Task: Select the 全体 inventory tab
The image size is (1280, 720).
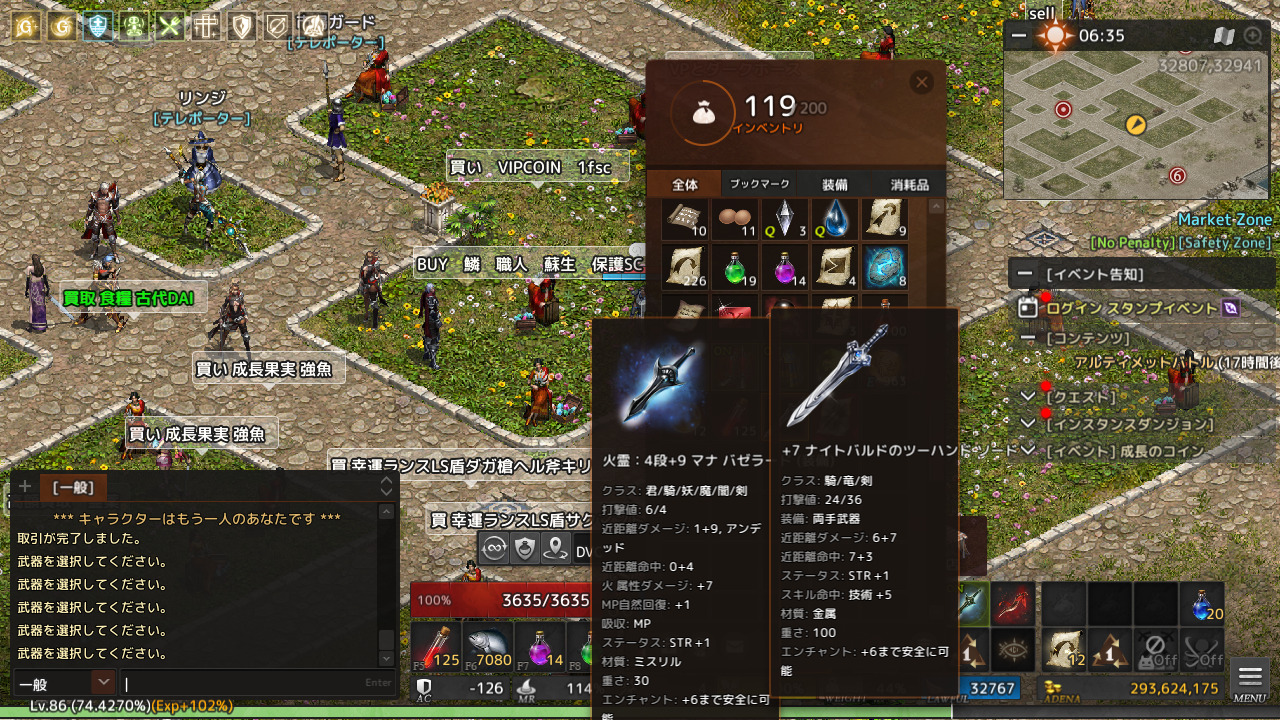Action: click(x=685, y=184)
